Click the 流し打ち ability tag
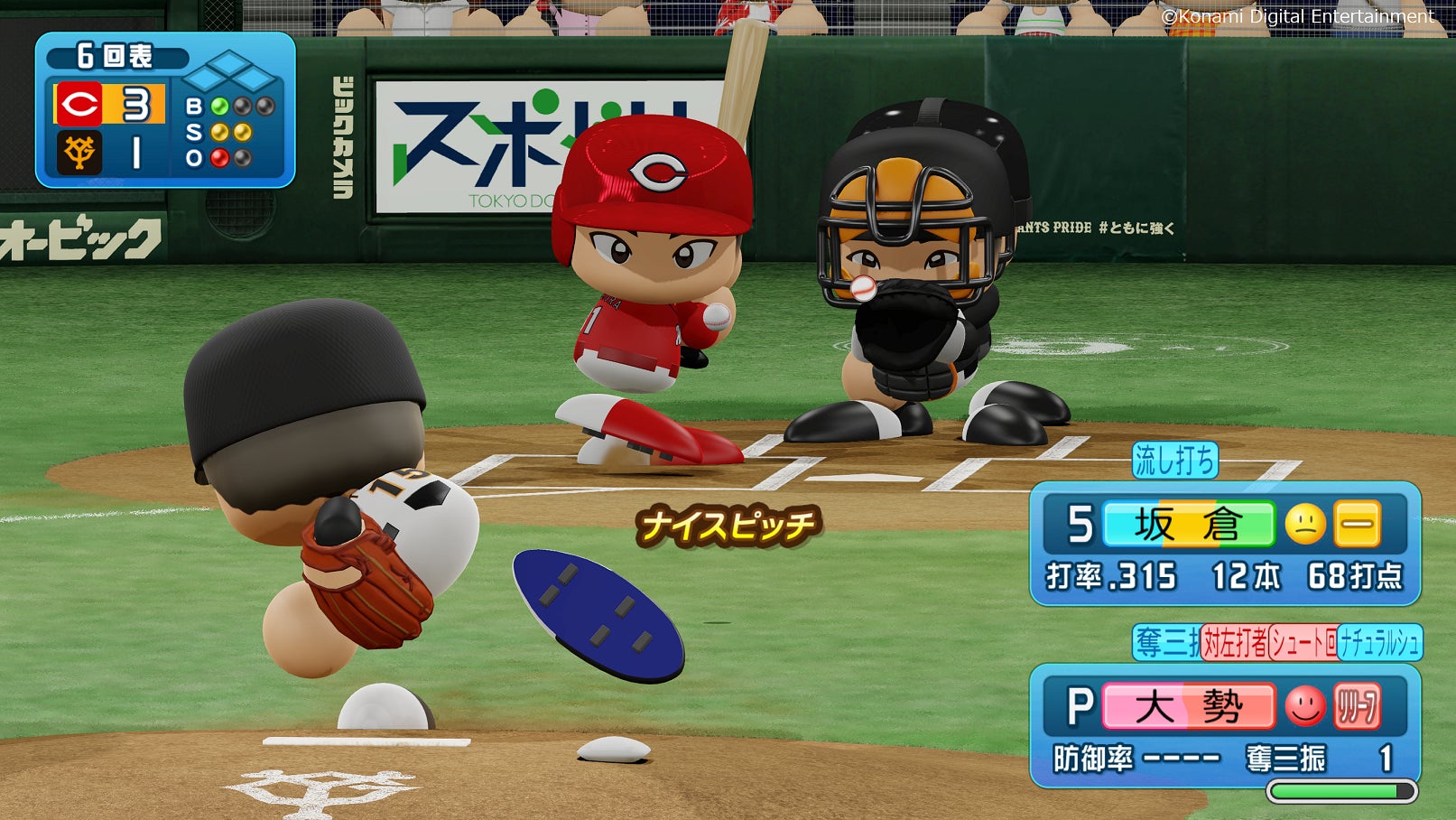Screen dimensions: 1456x820 (1174, 461)
